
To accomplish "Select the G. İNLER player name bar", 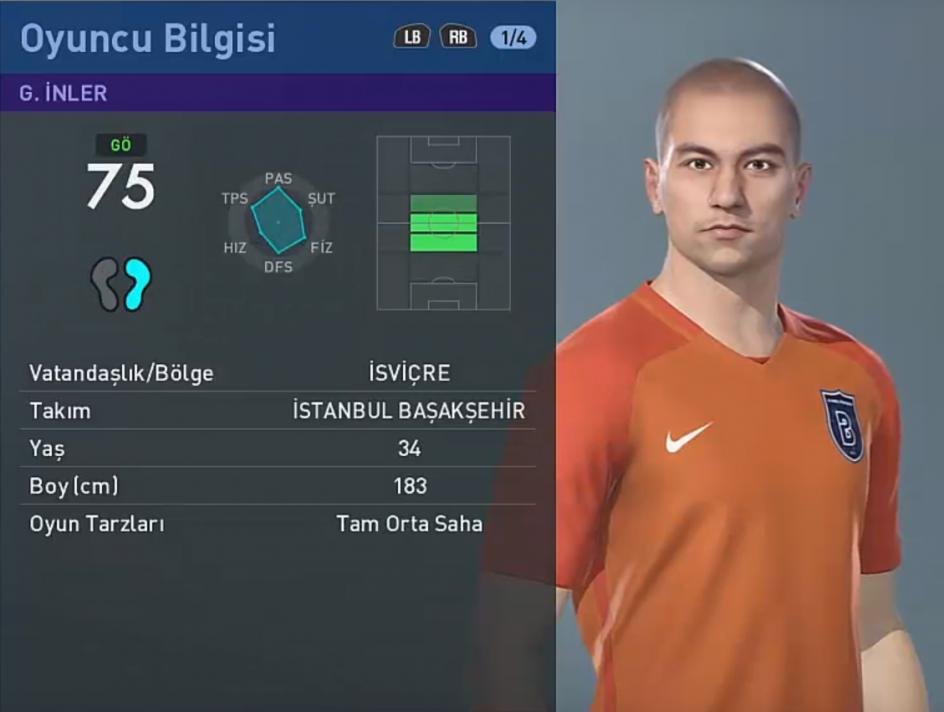I will pyautogui.click(x=278, y=93).
